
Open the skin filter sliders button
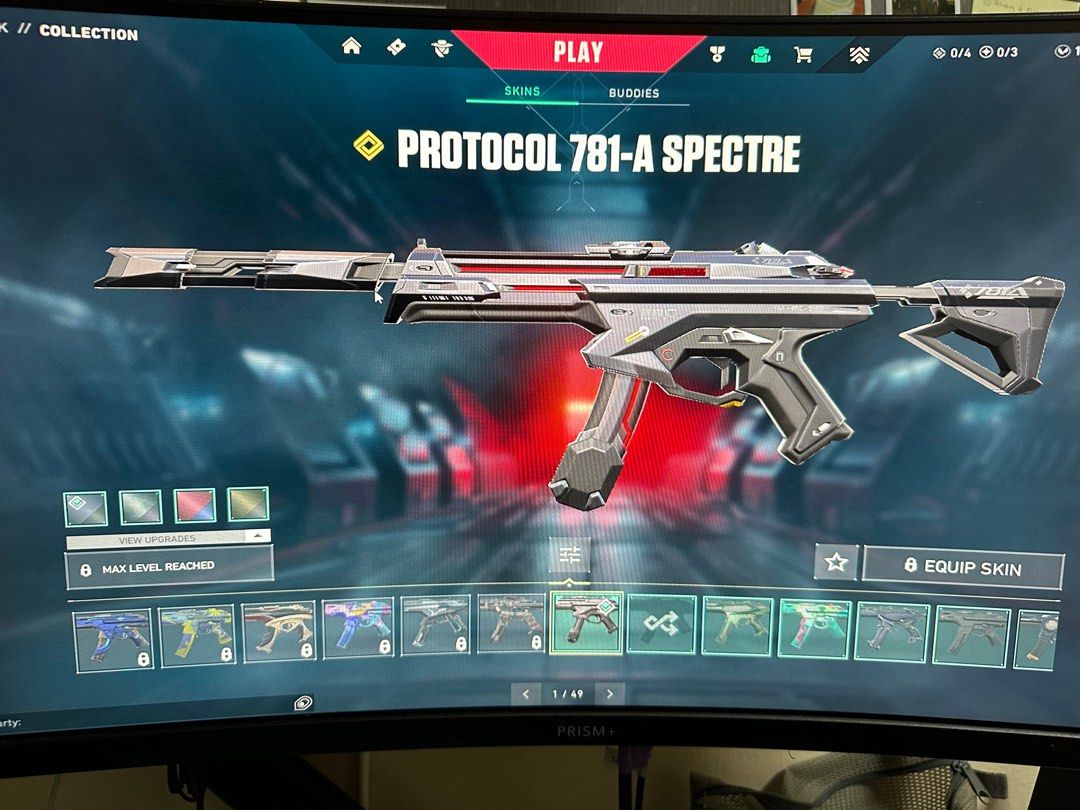tap(569, 555)
